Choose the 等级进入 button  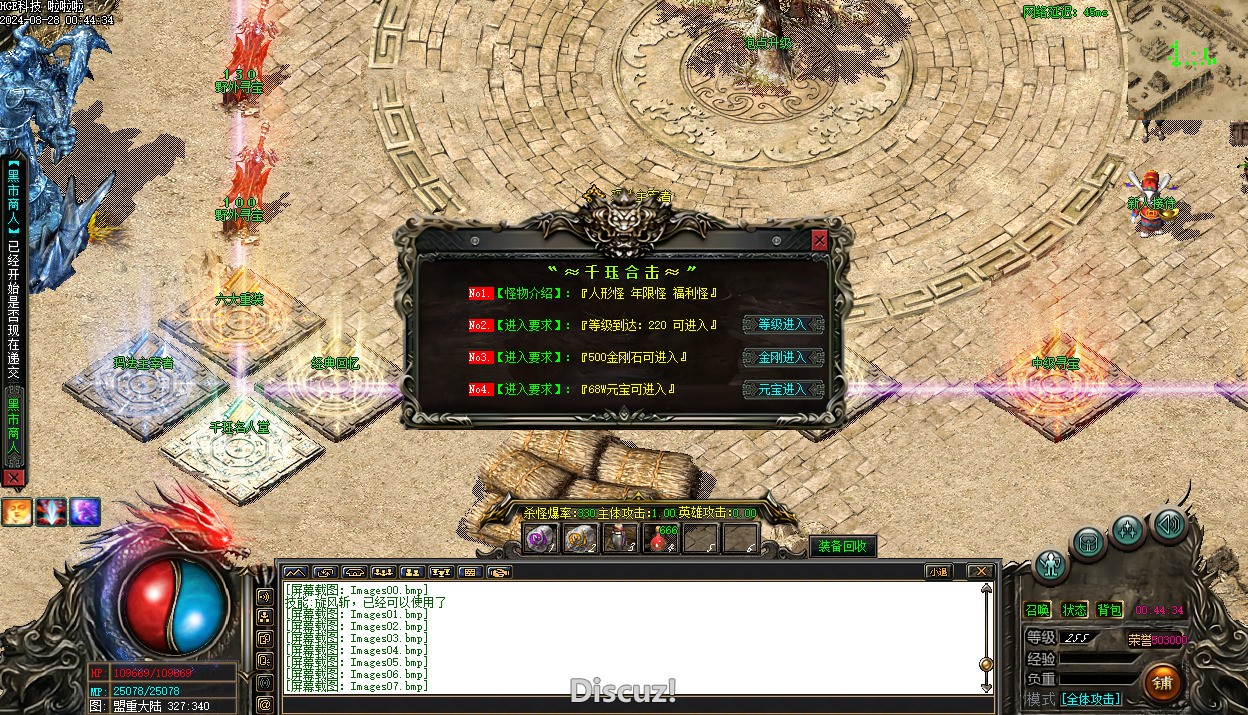782,325
